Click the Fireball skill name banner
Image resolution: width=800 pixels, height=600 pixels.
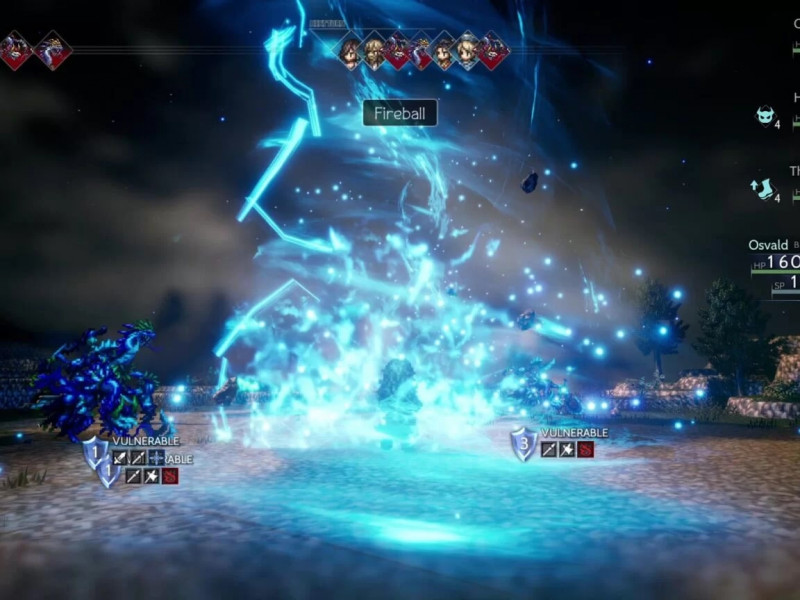[399, 113]
